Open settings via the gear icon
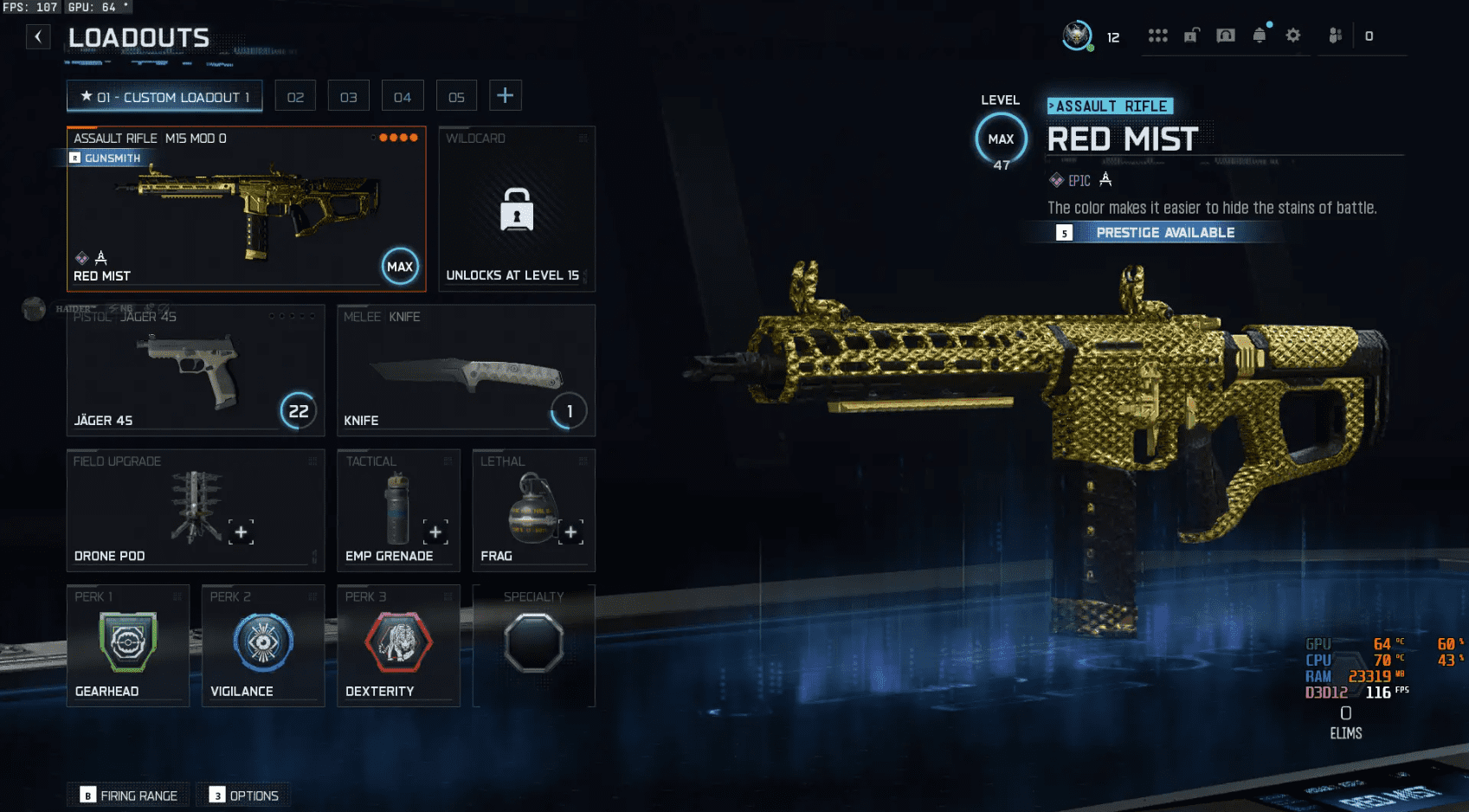The image size is (1469, 812). 1293,35
